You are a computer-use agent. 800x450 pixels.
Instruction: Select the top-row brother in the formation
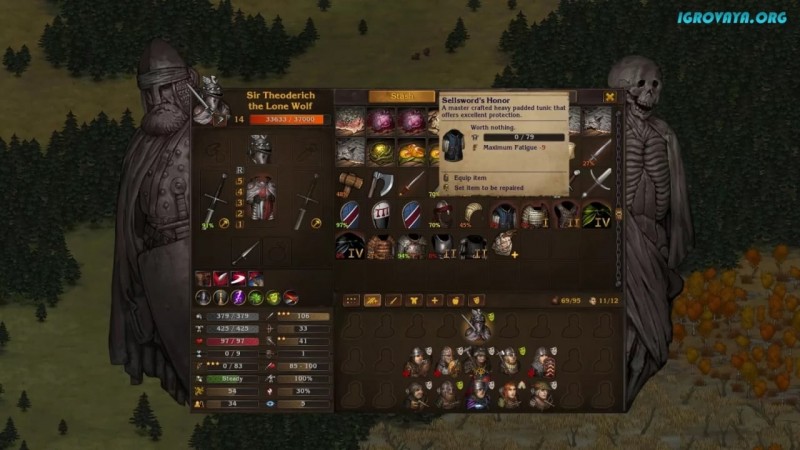[478, 326]
